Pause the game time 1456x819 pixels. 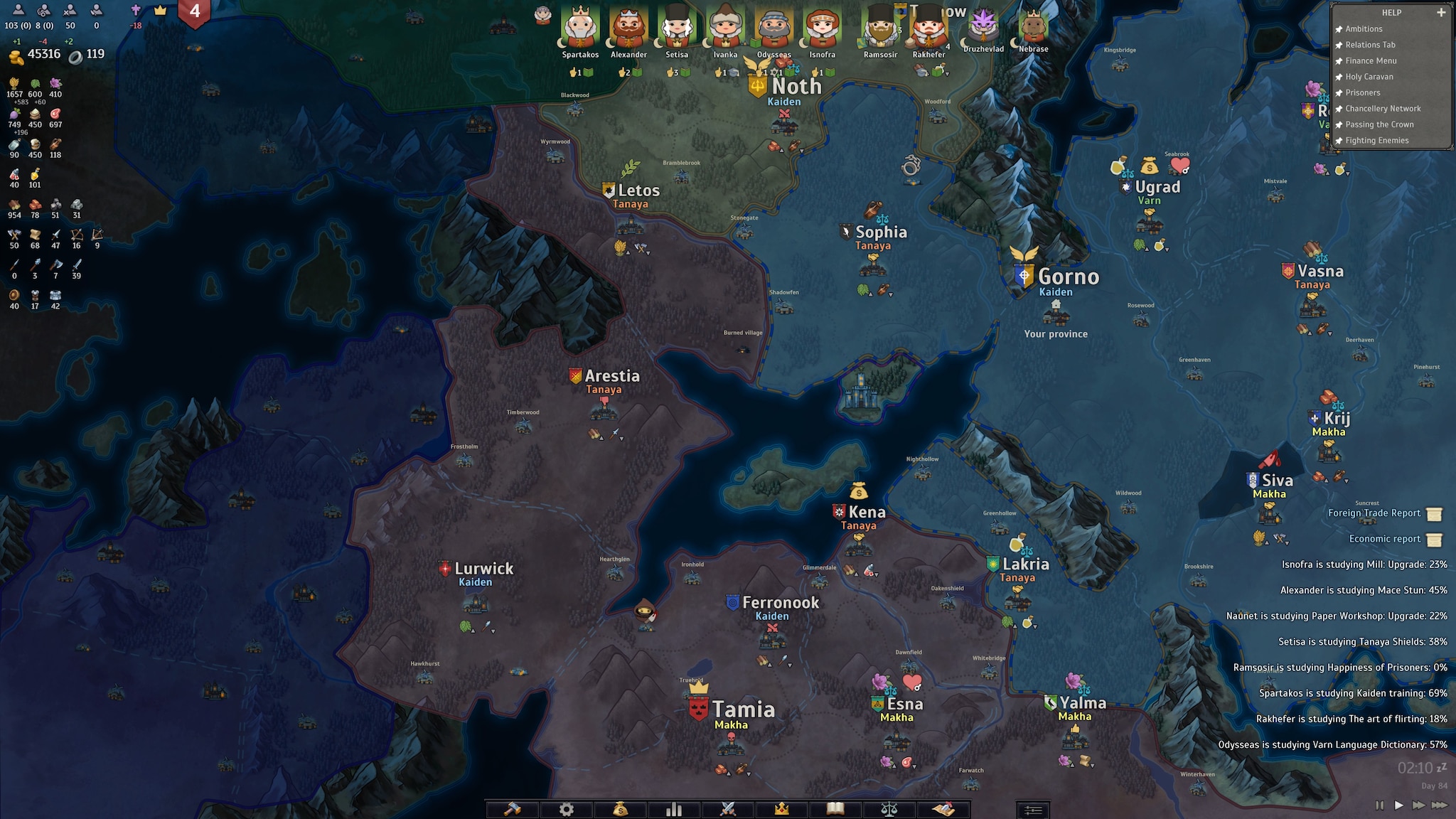1379,805
